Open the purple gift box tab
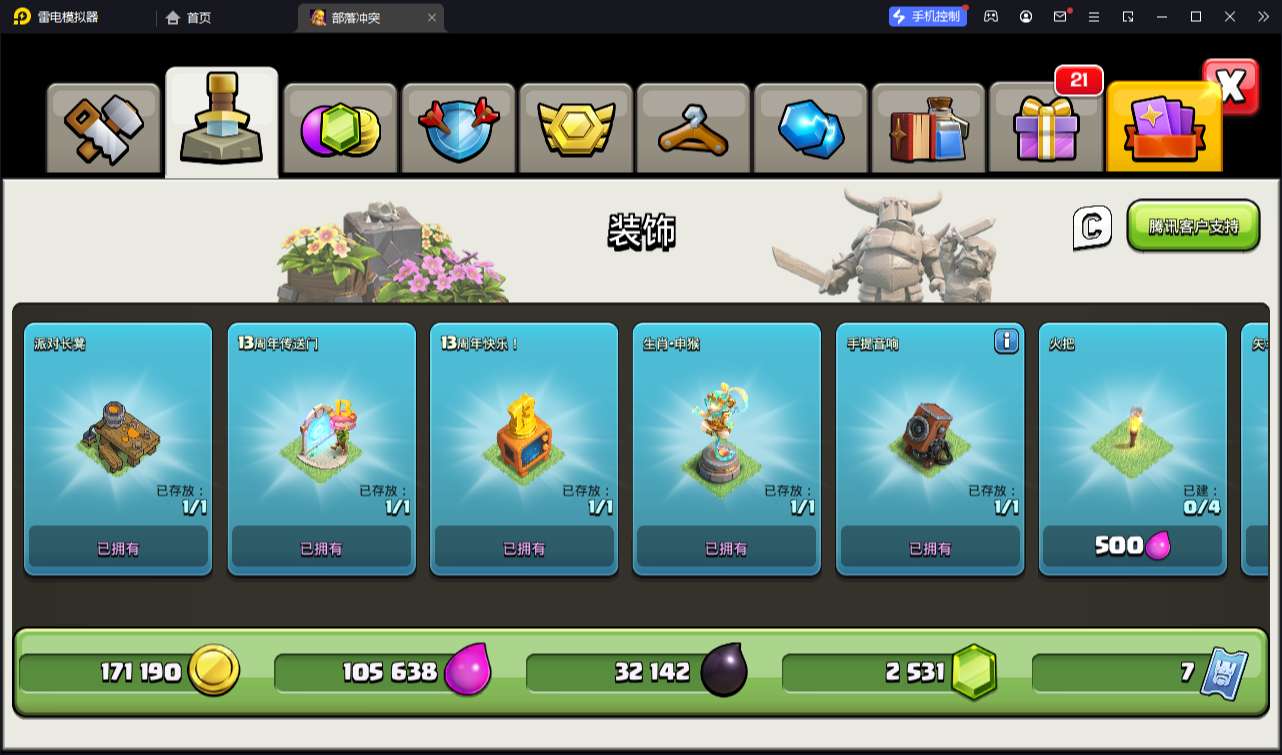The height and width of the screenshot is (755, 1282). pos(1045,129)
